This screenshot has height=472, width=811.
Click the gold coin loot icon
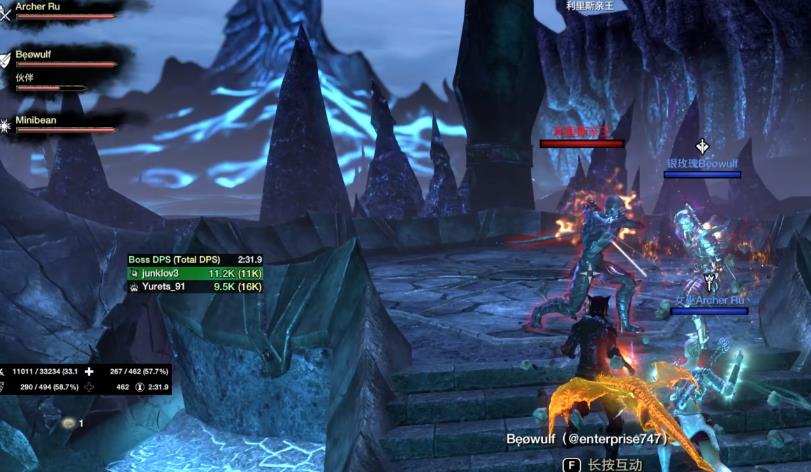(69, 424)
